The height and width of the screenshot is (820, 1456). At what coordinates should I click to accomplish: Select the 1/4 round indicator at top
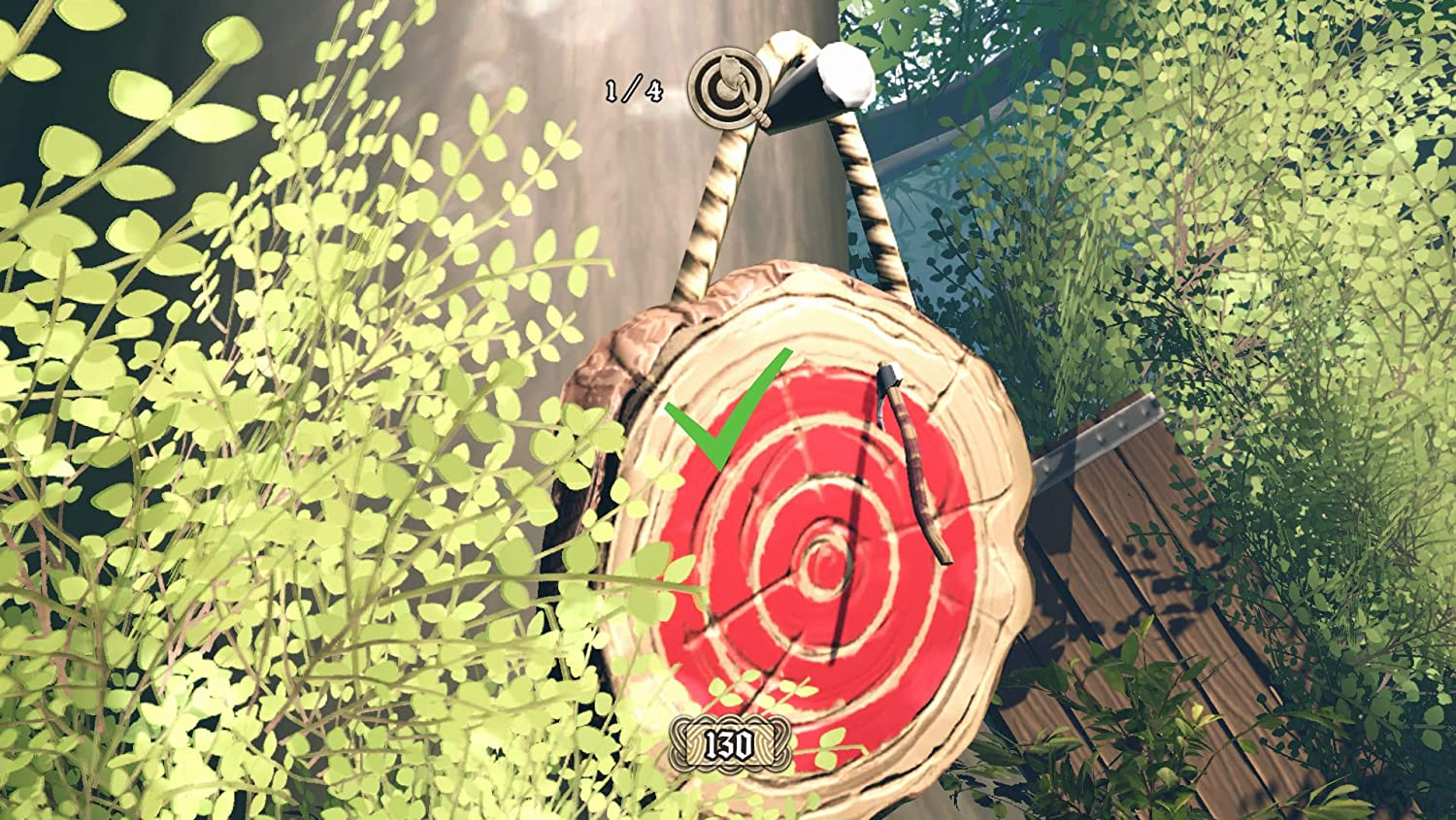coord(632,90)
